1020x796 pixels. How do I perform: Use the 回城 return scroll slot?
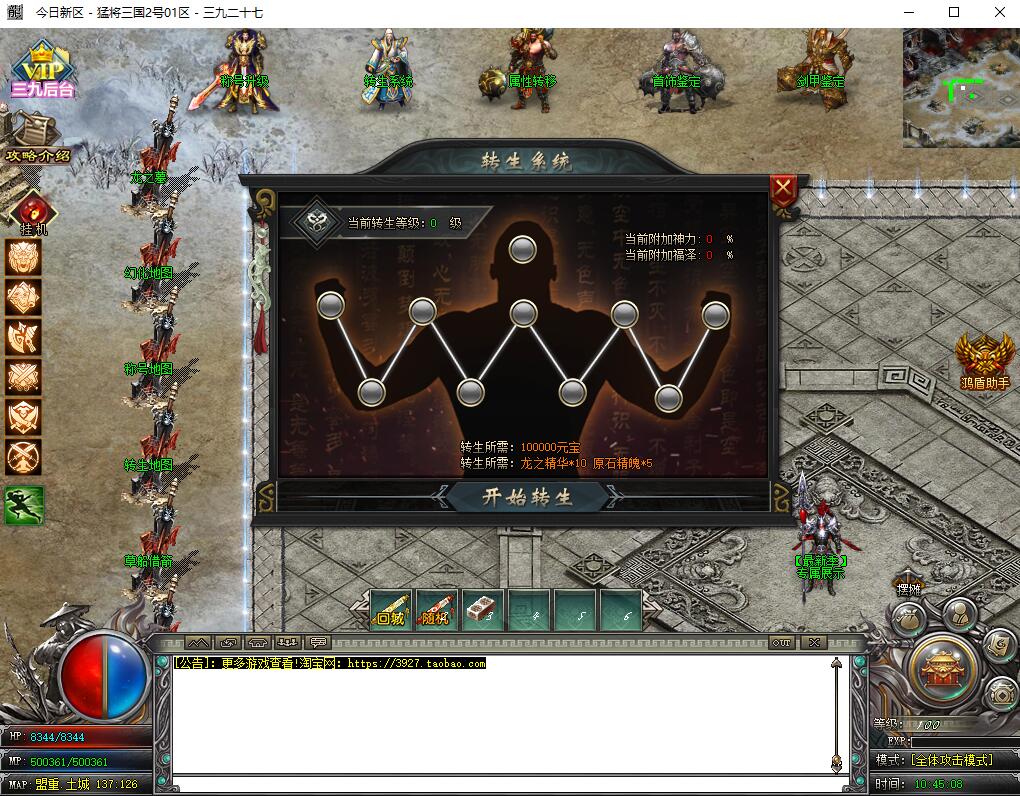391,610
